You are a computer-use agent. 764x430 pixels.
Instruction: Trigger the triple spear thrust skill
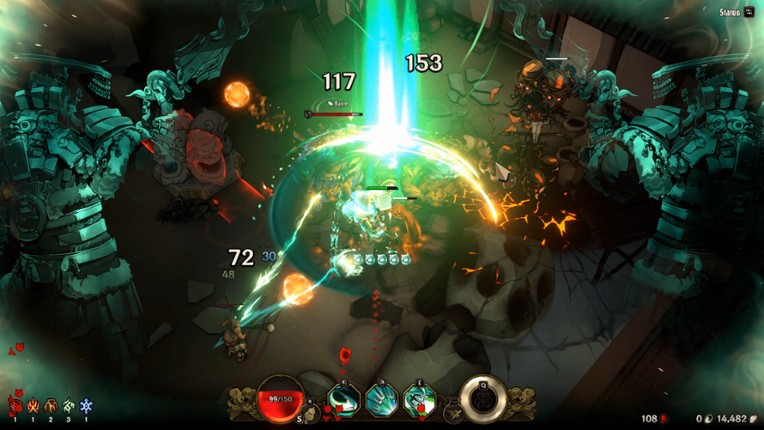click(382, 399)
